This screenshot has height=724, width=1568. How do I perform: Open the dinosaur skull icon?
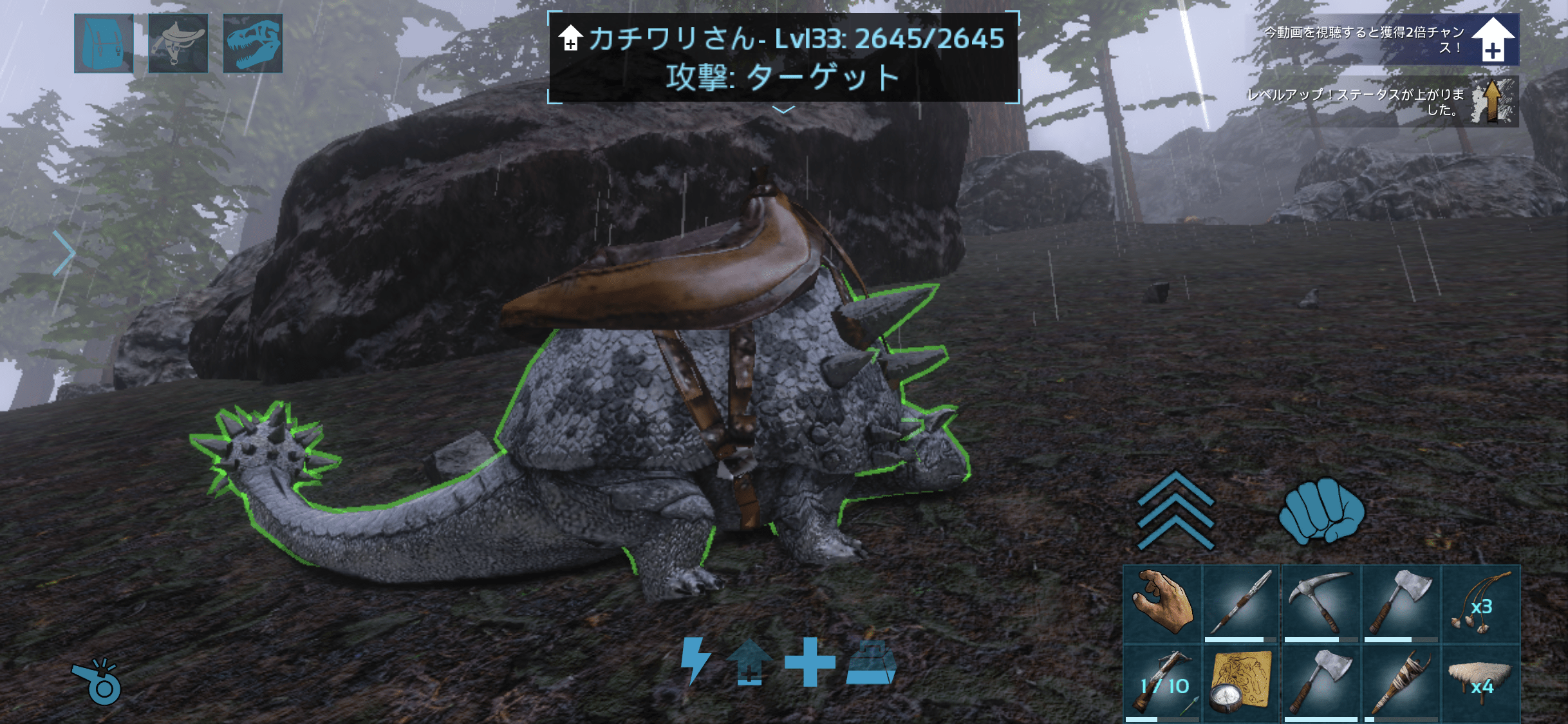click(x=252, y=43)
